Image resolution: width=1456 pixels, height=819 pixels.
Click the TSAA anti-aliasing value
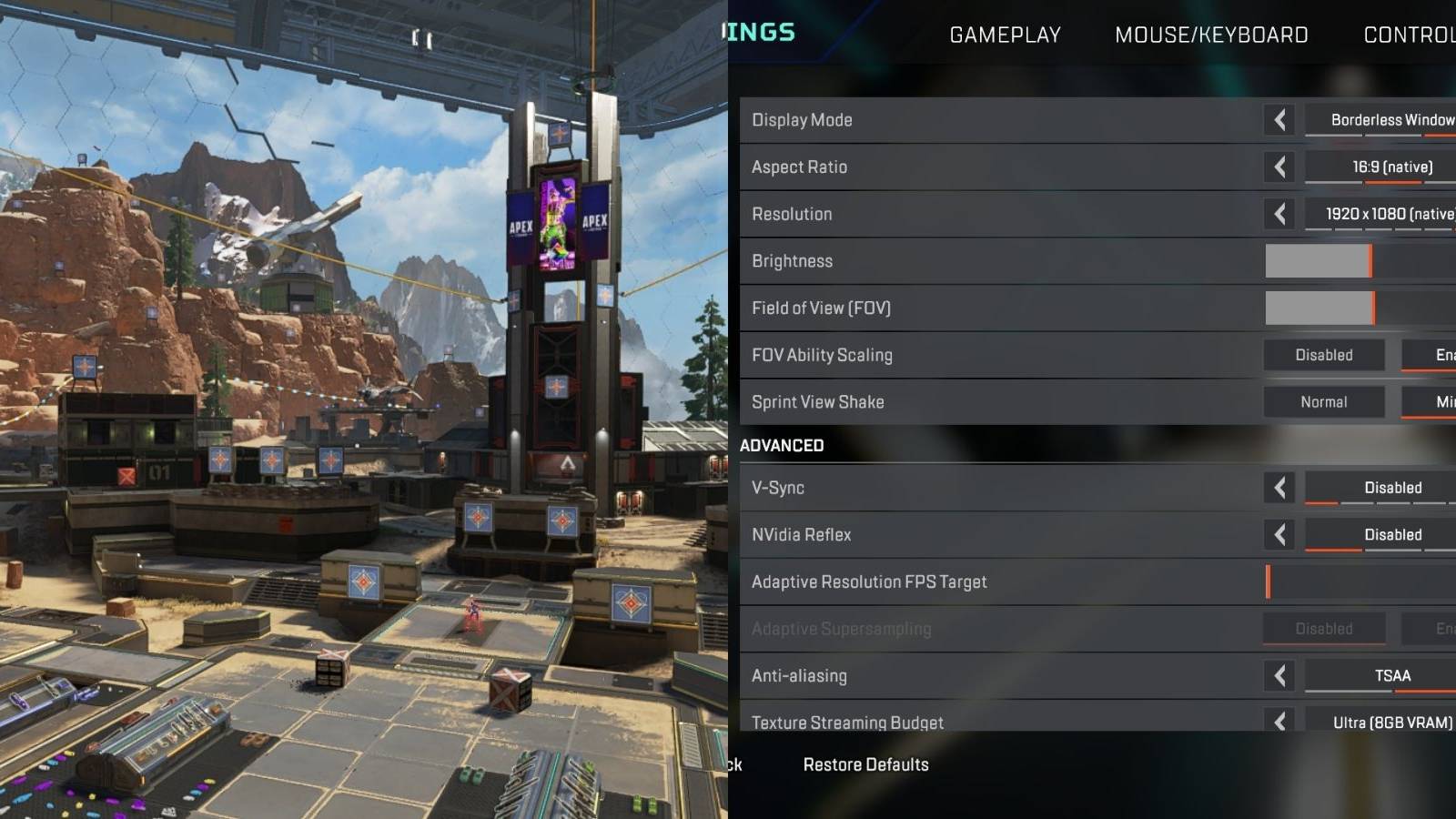click(1392, 675)
